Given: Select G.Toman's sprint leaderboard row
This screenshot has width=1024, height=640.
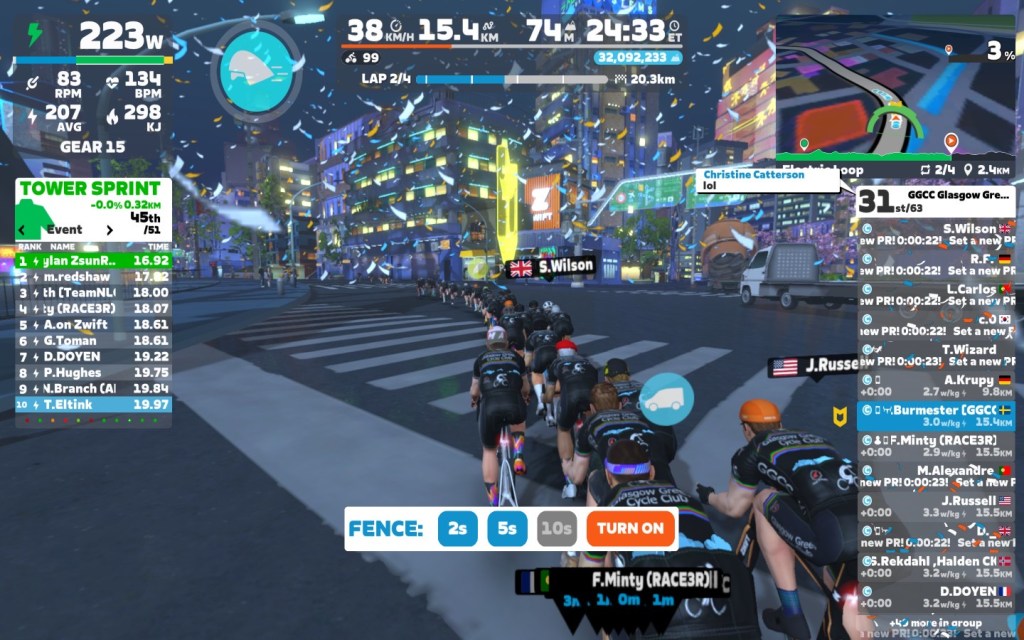Looking at the screenshot, I should [93, 340].
